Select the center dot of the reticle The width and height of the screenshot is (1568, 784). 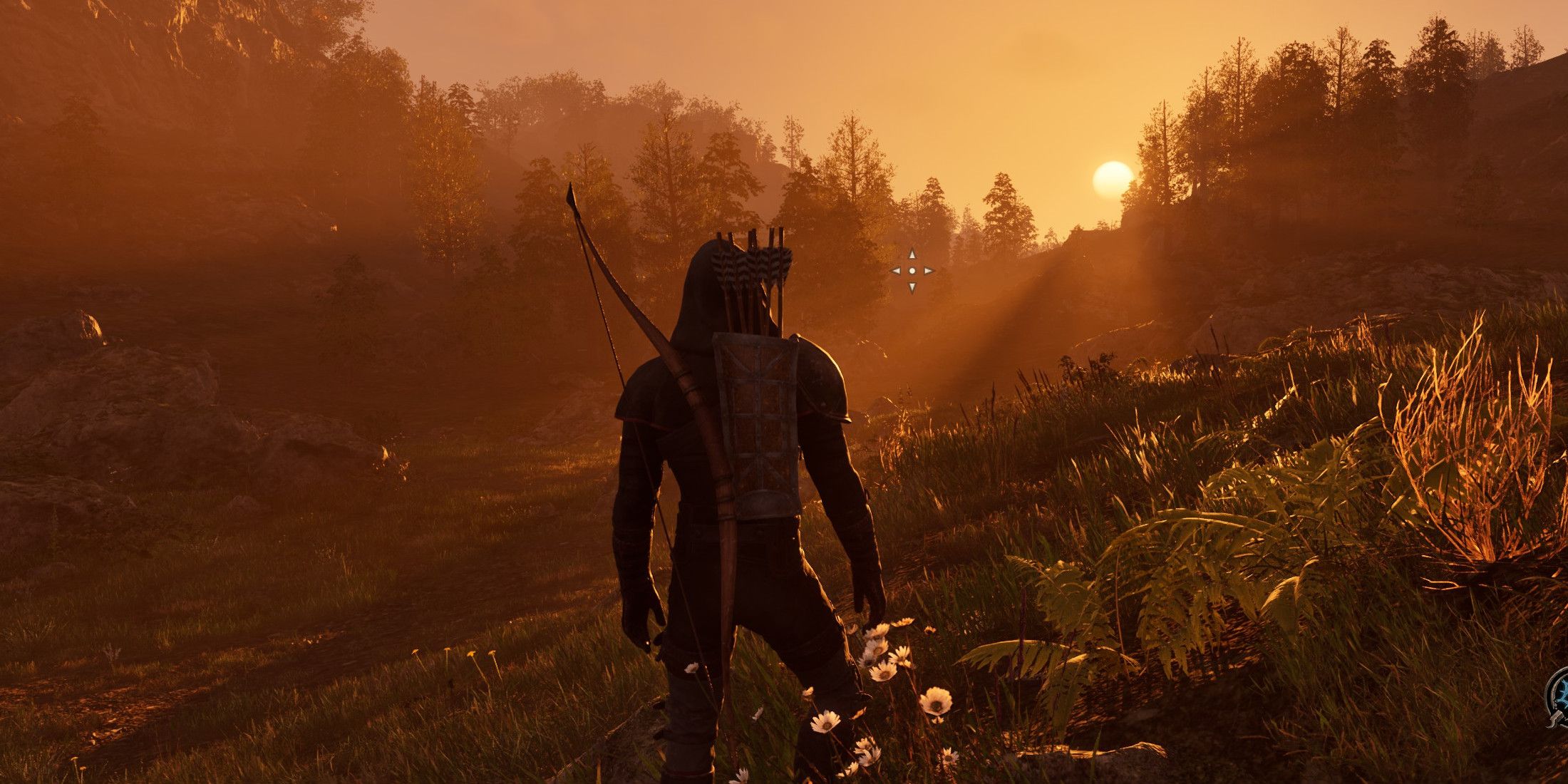912,272
